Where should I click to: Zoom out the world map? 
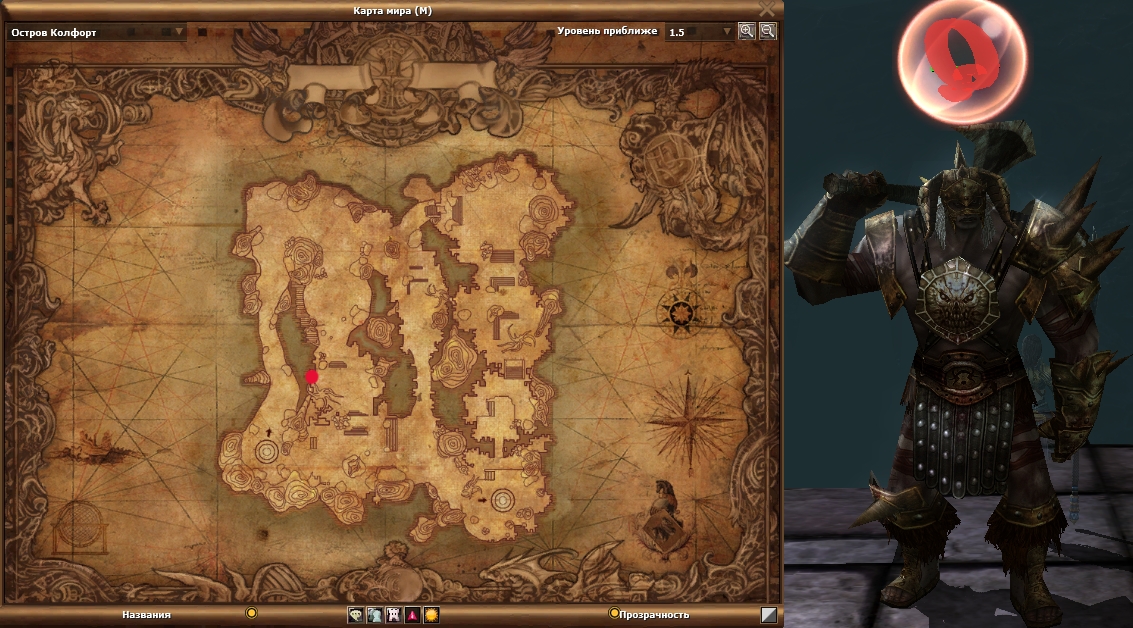coord(767,31)
